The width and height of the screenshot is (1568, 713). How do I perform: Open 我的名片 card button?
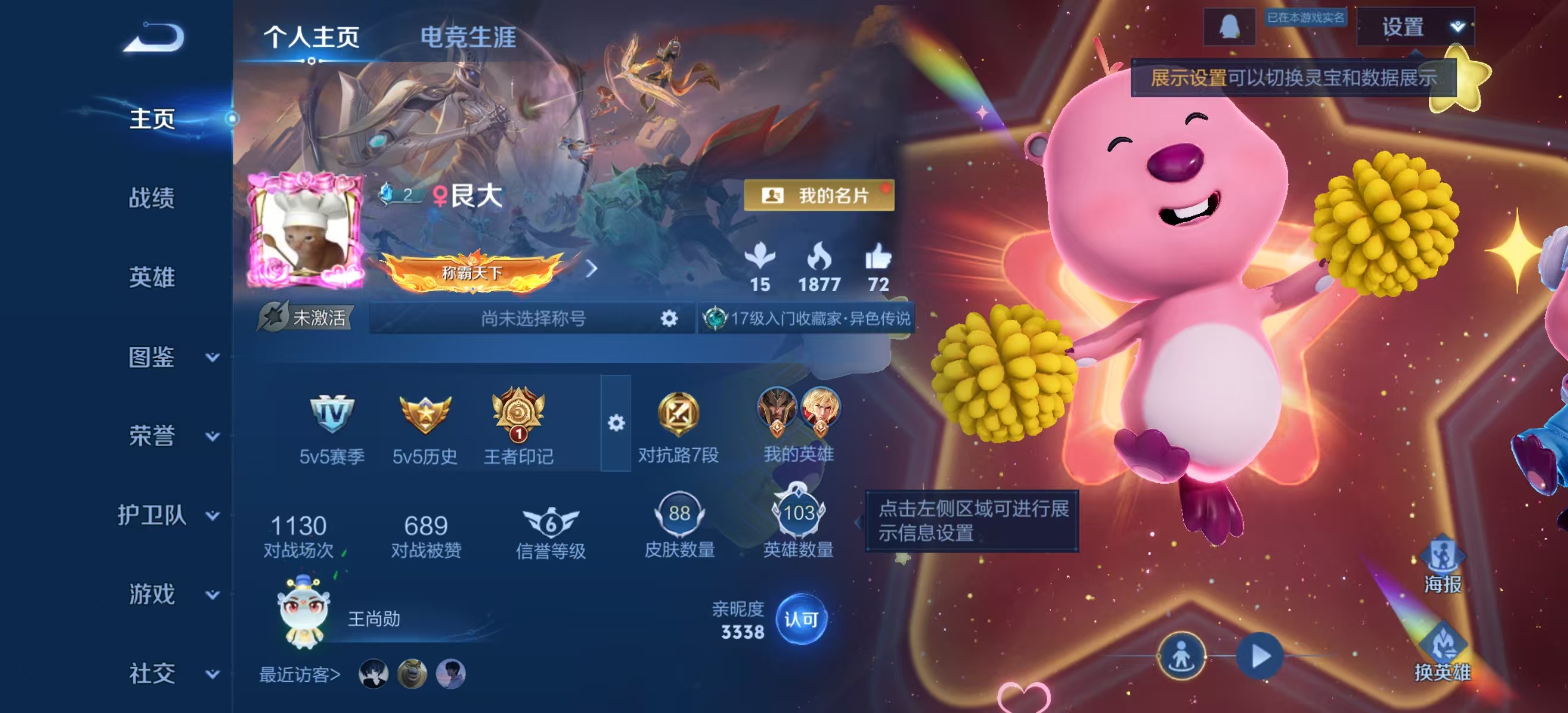818,197
